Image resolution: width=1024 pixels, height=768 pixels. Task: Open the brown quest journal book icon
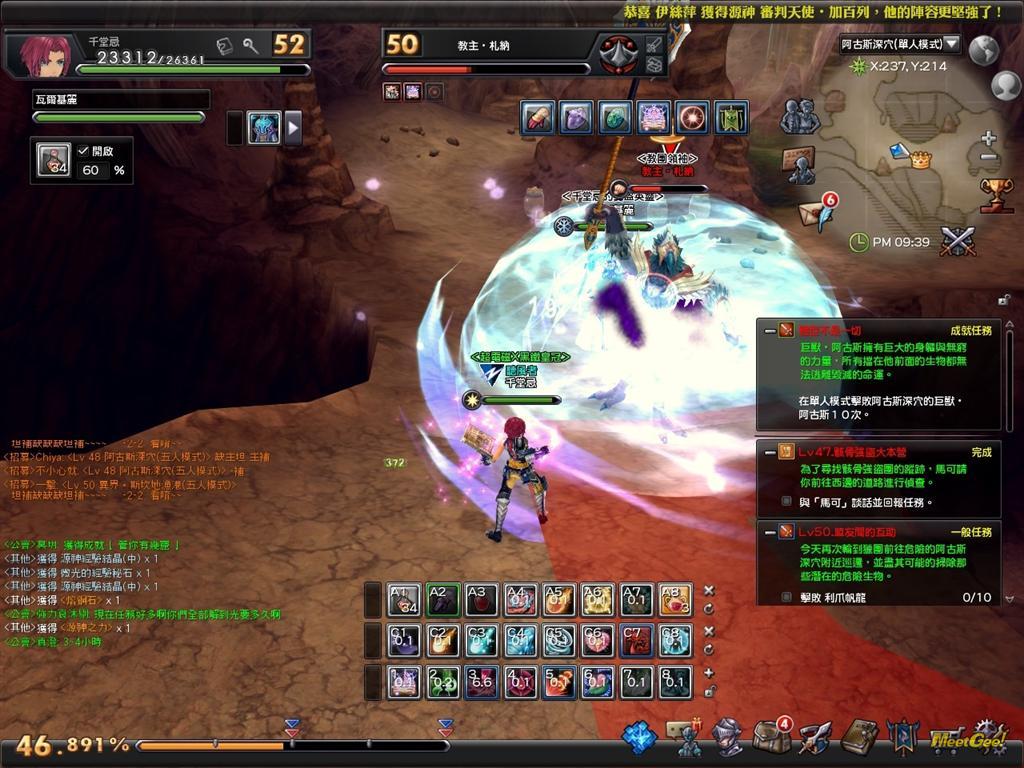coord(859,737)
